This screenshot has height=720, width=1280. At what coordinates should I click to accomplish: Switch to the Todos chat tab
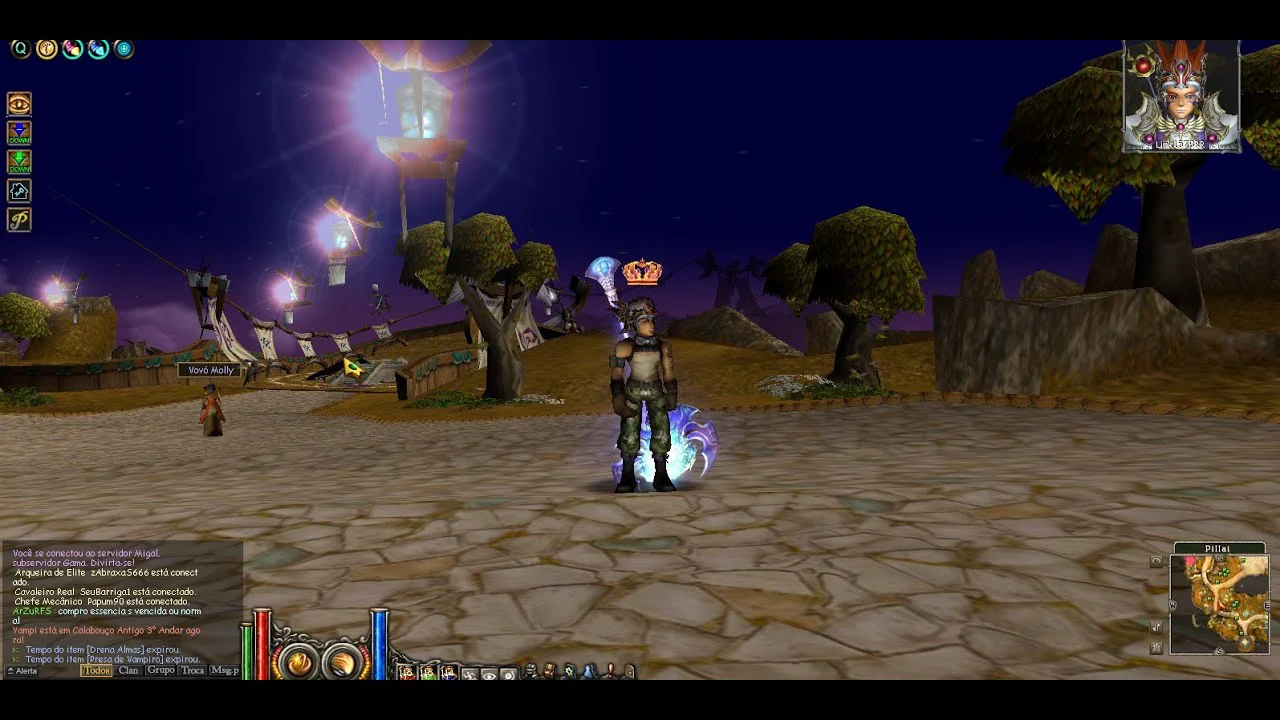click(96, 671)
